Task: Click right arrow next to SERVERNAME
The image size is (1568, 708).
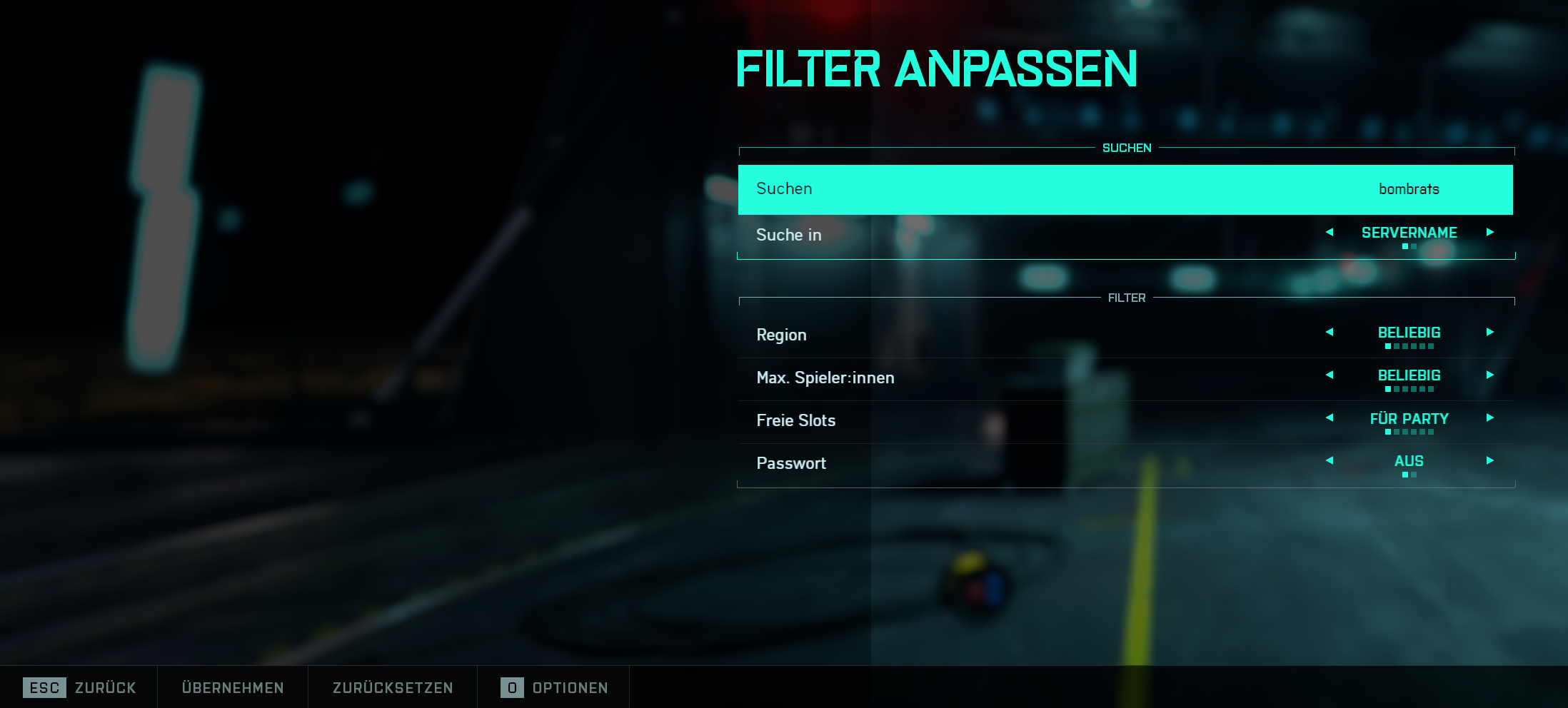Action: [x=1490, y=232]
